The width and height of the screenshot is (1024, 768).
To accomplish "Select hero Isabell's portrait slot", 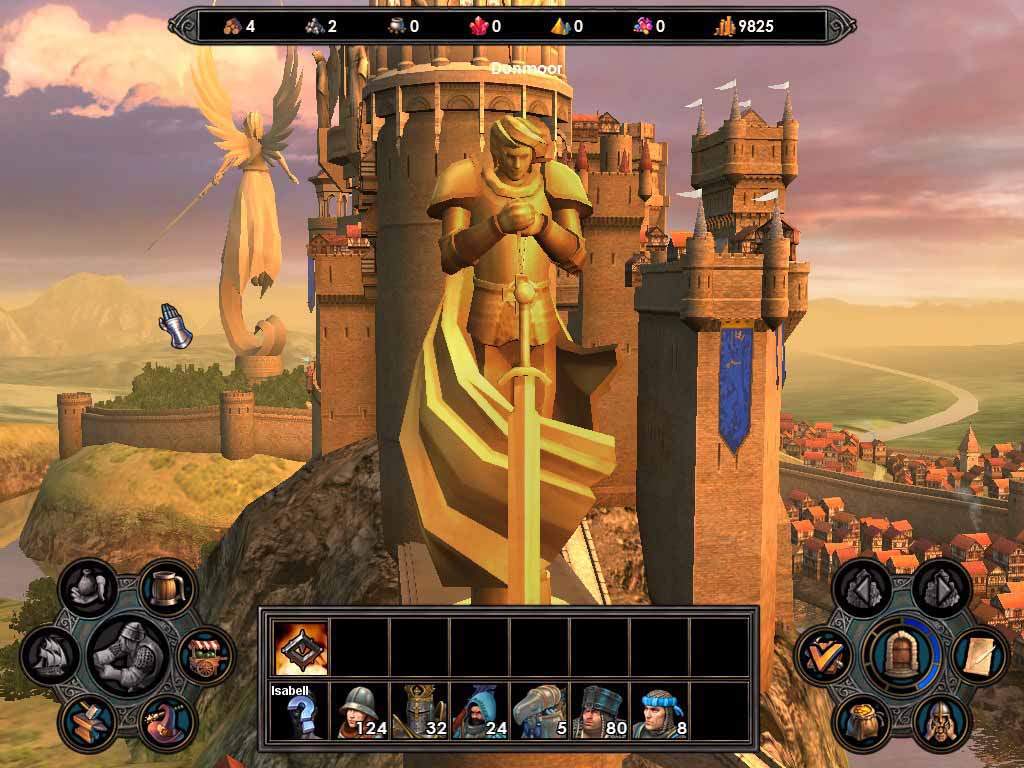I will [x=300, y=712].
